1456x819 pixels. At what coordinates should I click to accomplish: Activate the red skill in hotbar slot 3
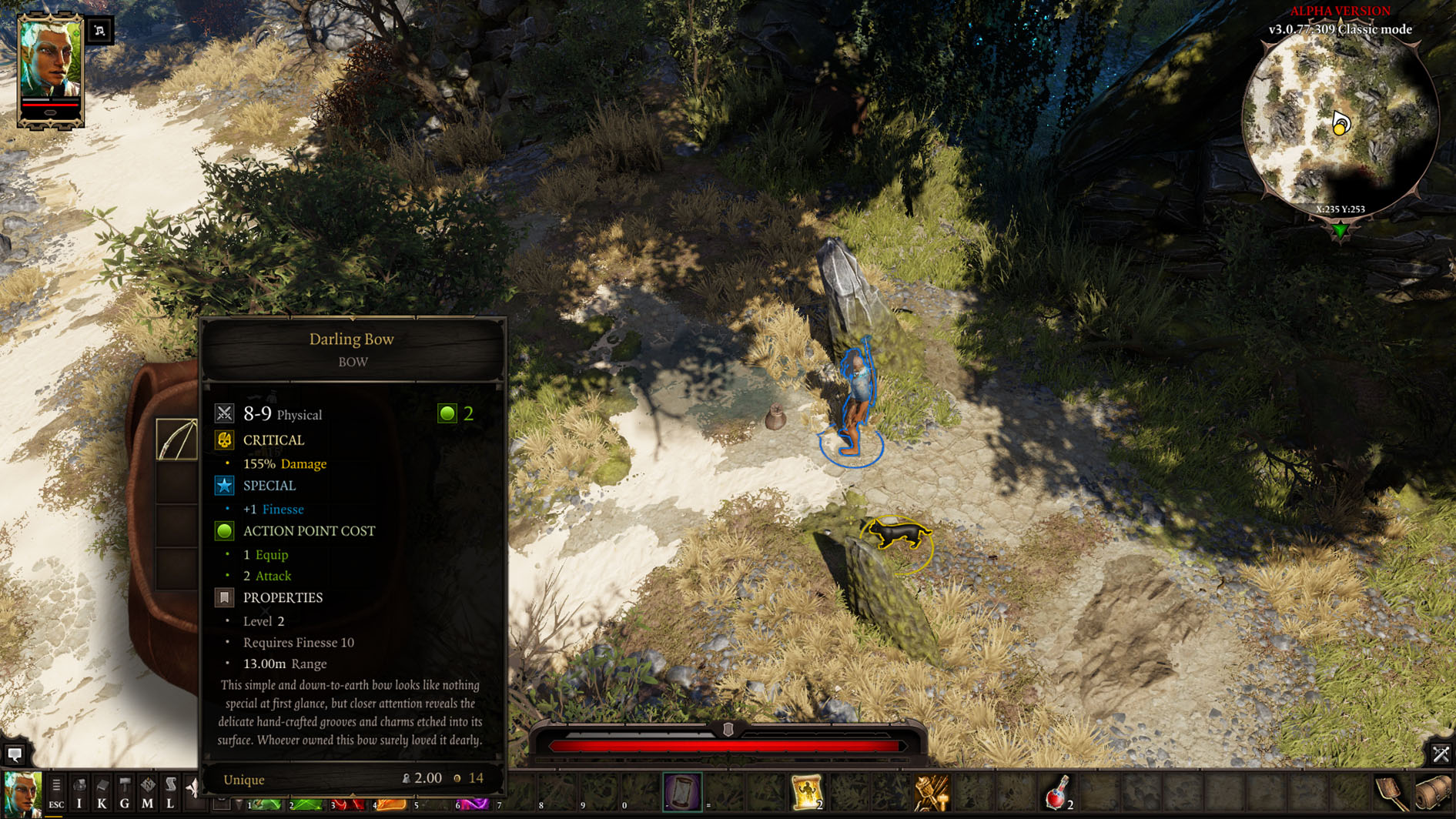pos(348,804)
